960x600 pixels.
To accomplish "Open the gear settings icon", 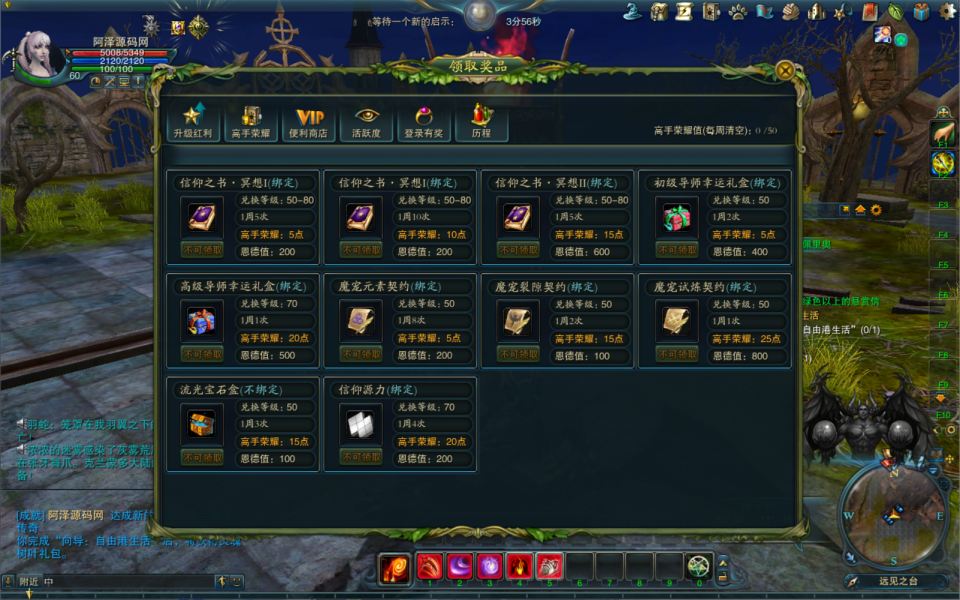I will pyautogui.click(x=946, y=11).
